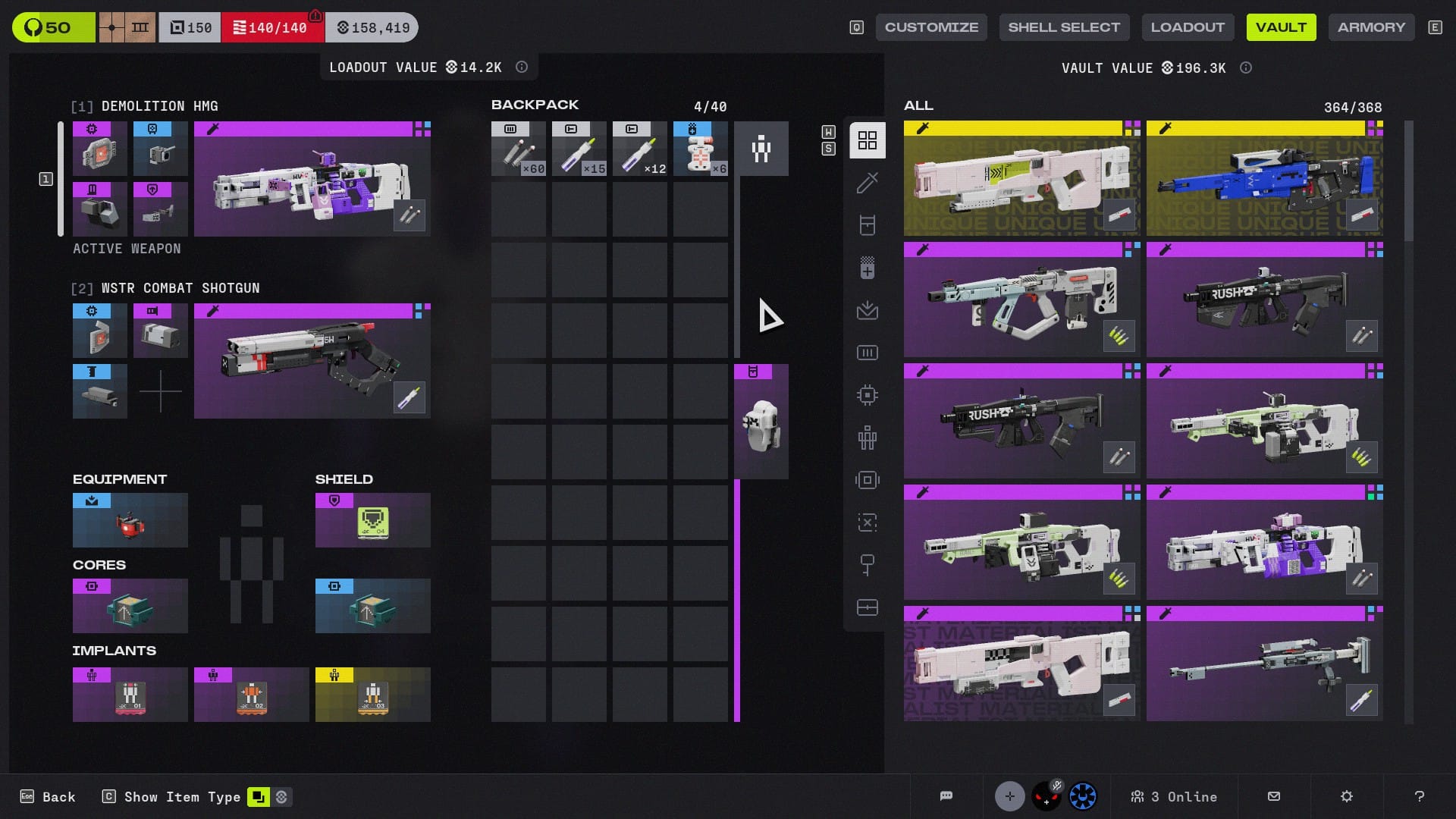The width and height of the screenshot is (1456, 819).
Task: Go to the Armory tab
Action: [1371, 27]
